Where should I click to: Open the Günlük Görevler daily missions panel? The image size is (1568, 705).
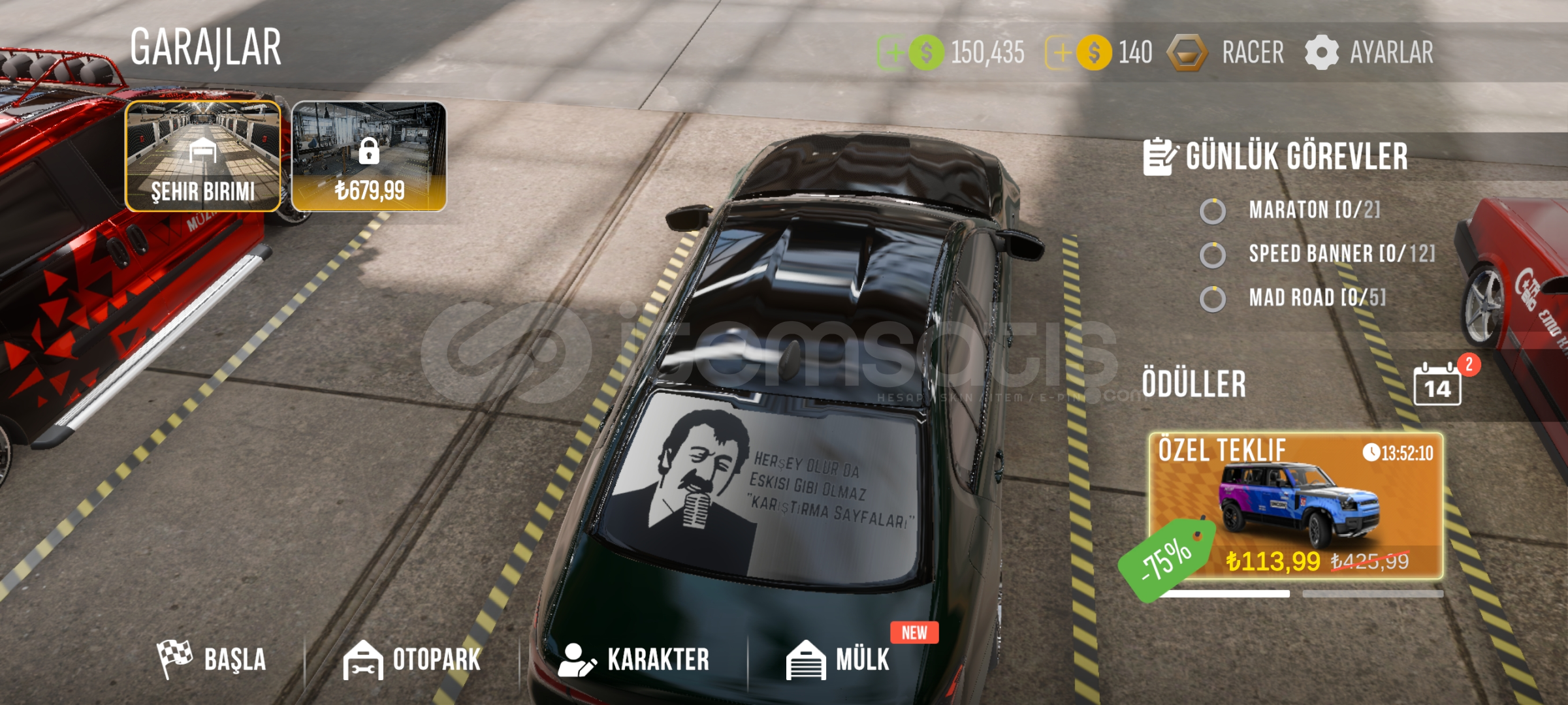click(x=1275, y=157)
